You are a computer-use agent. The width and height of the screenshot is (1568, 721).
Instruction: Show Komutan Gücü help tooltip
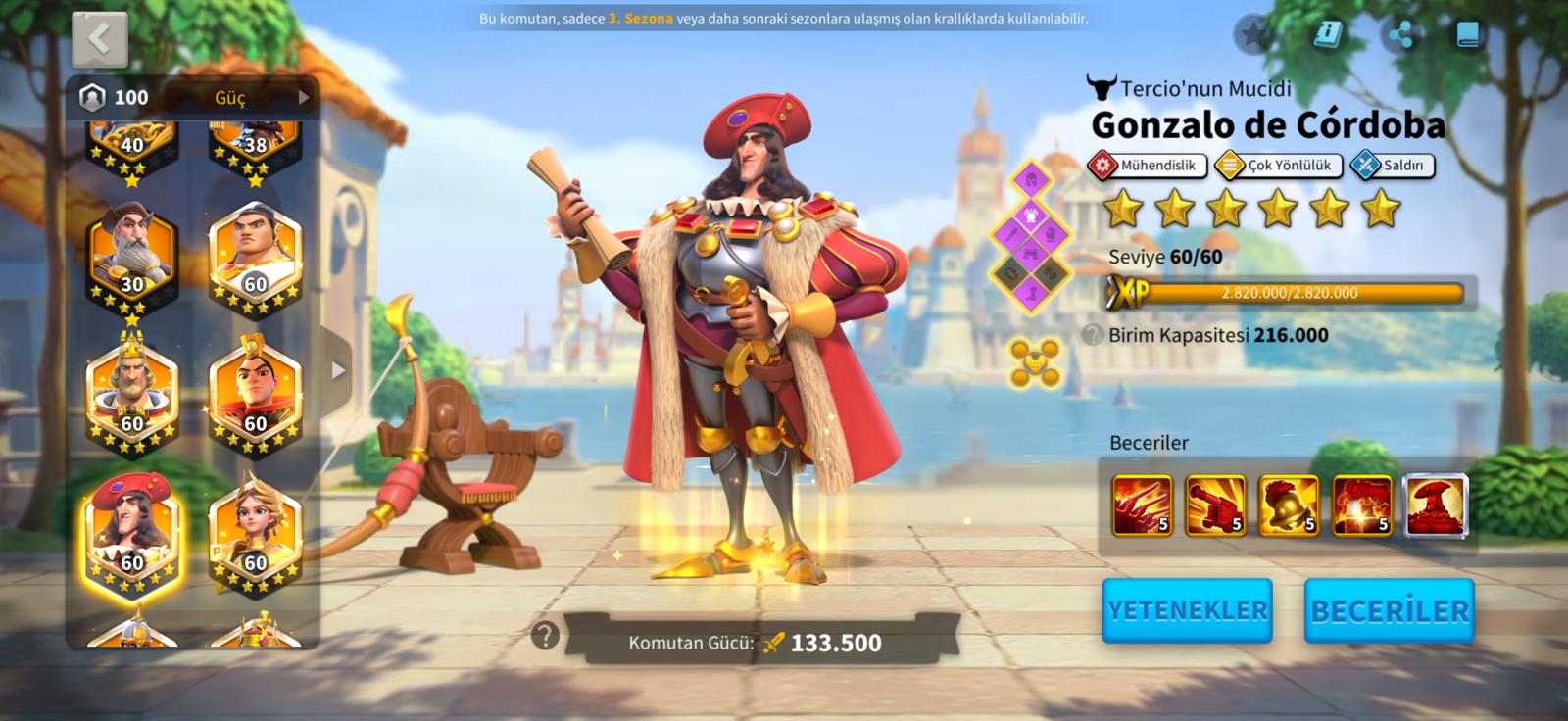tap(545, 636)
